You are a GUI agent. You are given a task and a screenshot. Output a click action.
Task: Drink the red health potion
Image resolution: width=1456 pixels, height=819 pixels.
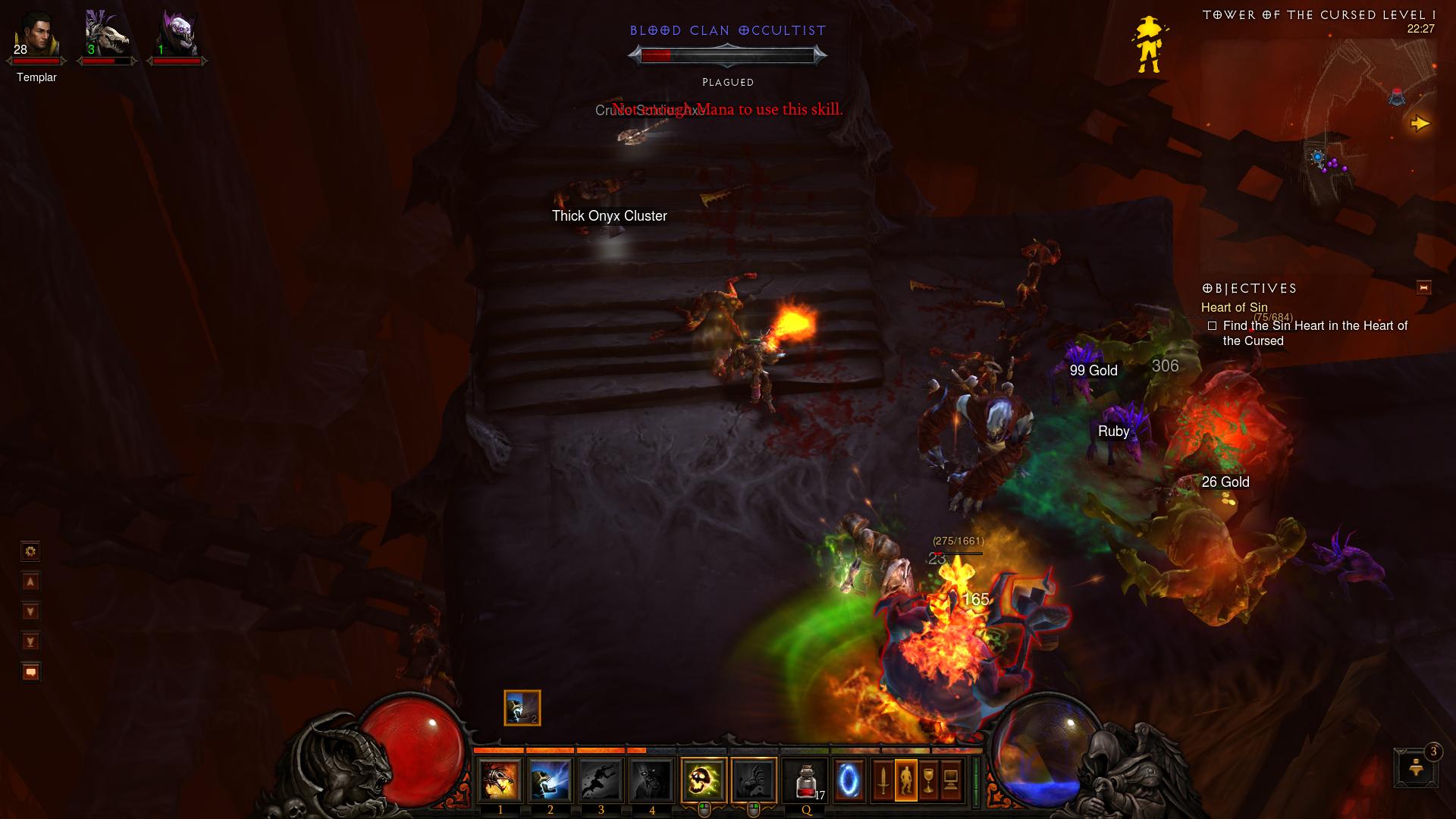click(x=806, y=780)
